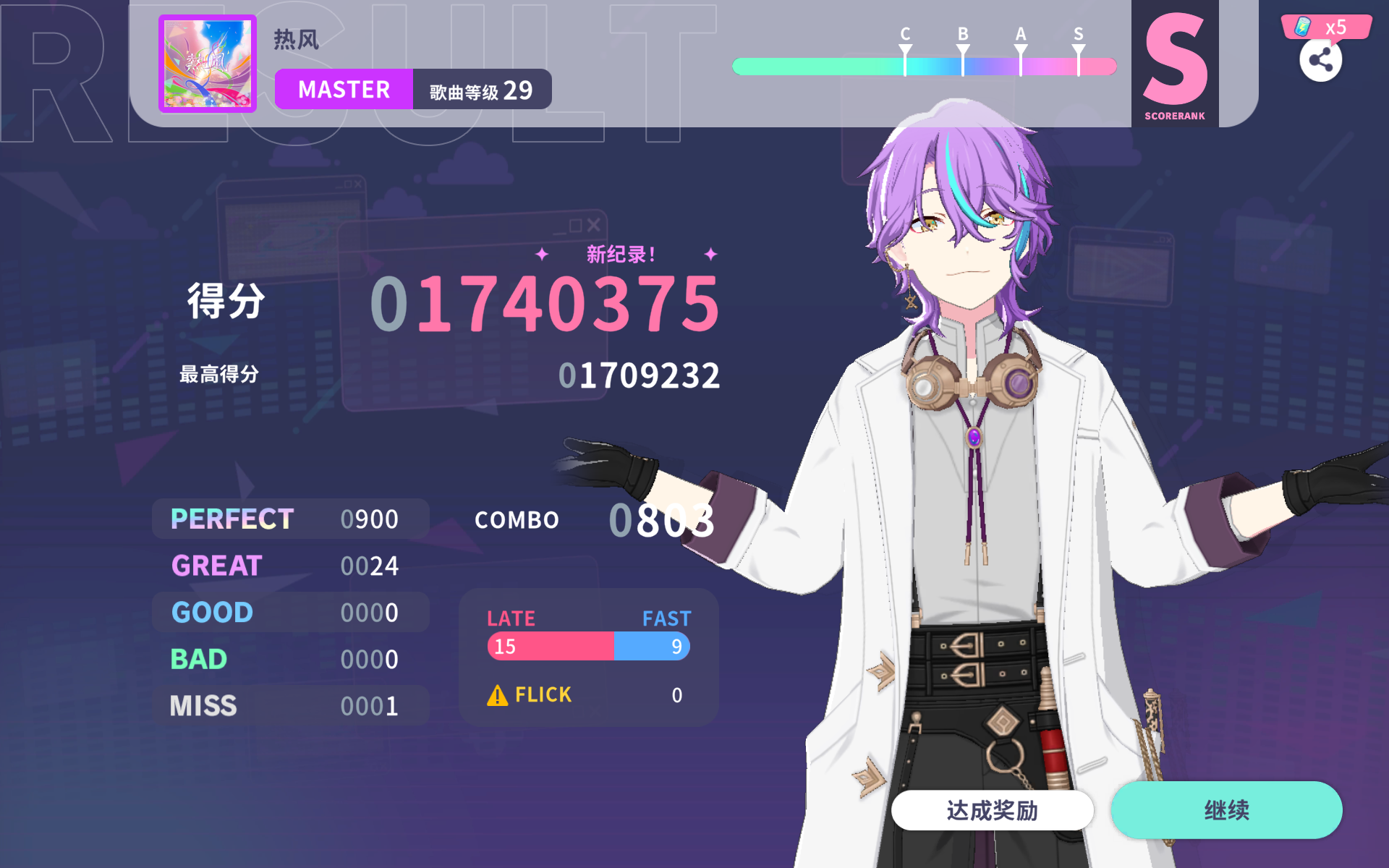Viewport: 1389px width, 868px height.
Task: Open the 达成奖励 rewards panel
Action: pyautogui.click(x=993, y=810)
